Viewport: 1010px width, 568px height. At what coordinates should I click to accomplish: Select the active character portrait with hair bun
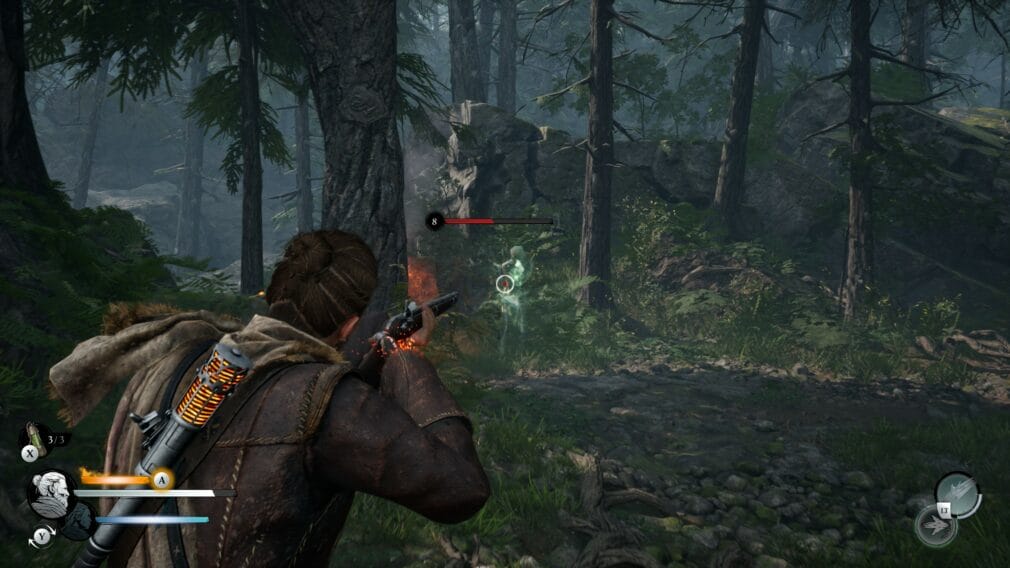(x=49, y=492)
